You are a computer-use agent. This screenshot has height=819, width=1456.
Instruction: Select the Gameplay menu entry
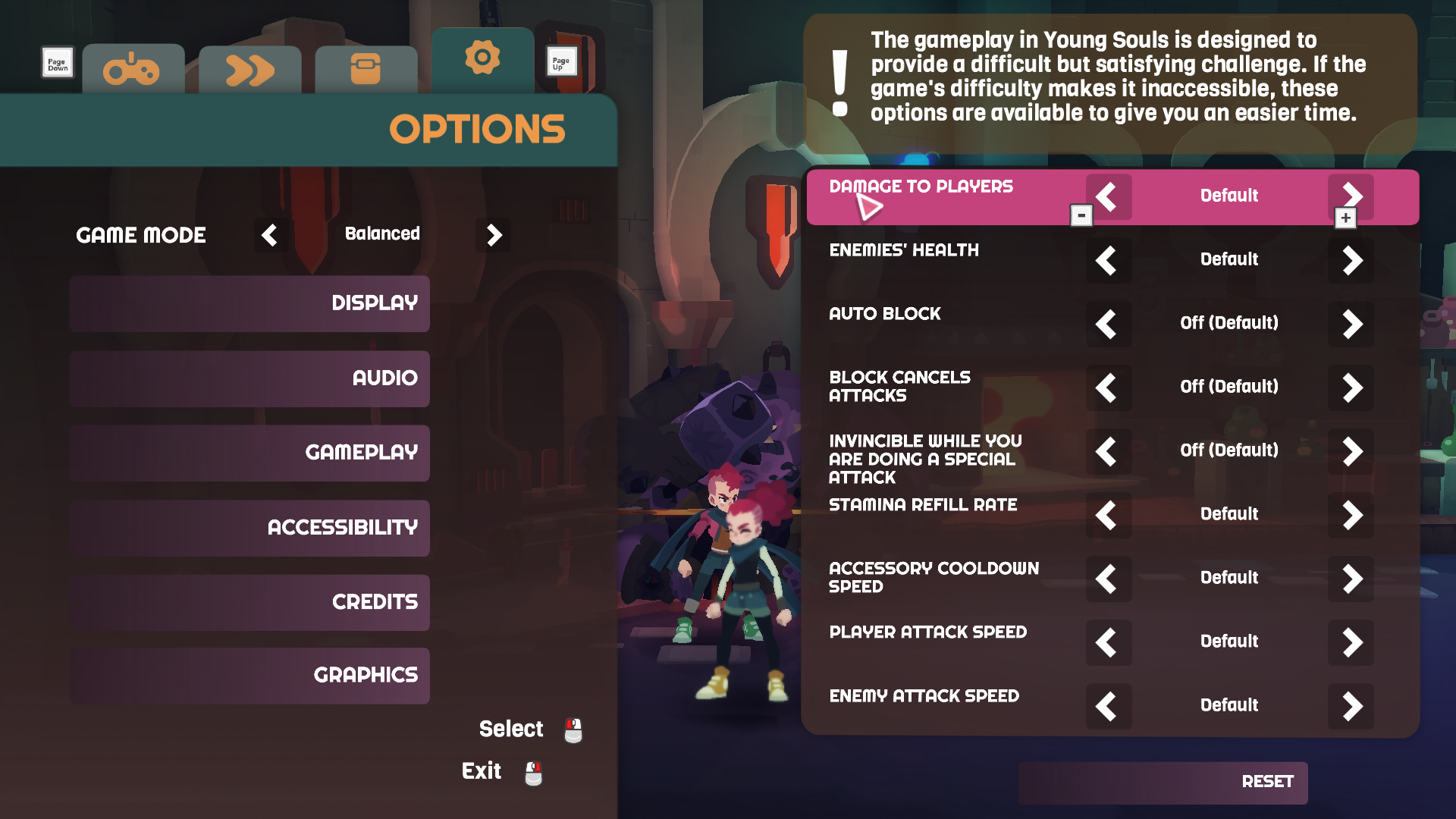pos(249,453)
